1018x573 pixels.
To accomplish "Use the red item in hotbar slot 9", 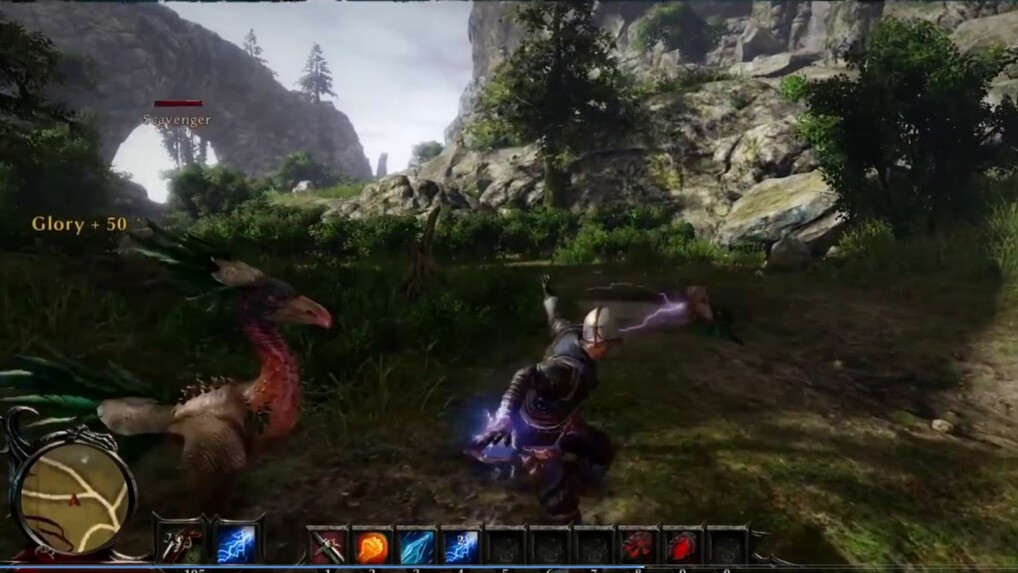I will click(x=682, y=546).
